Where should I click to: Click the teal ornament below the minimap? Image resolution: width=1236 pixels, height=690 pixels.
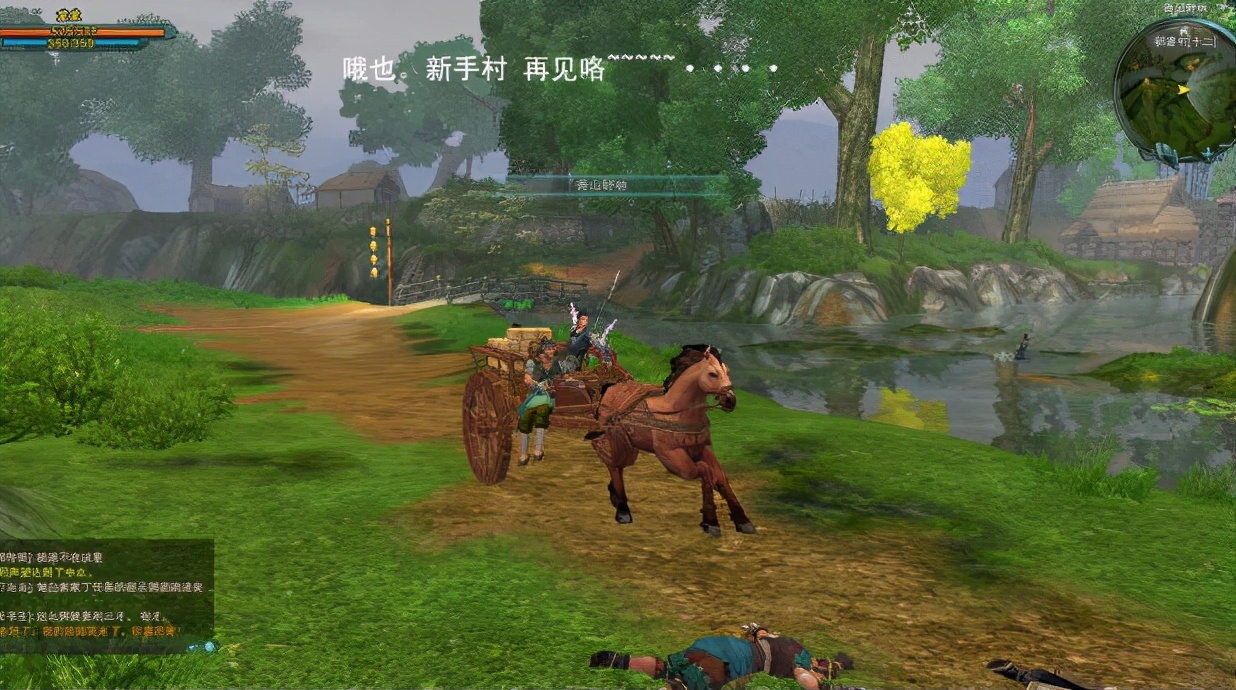[x=1168, y=153]
